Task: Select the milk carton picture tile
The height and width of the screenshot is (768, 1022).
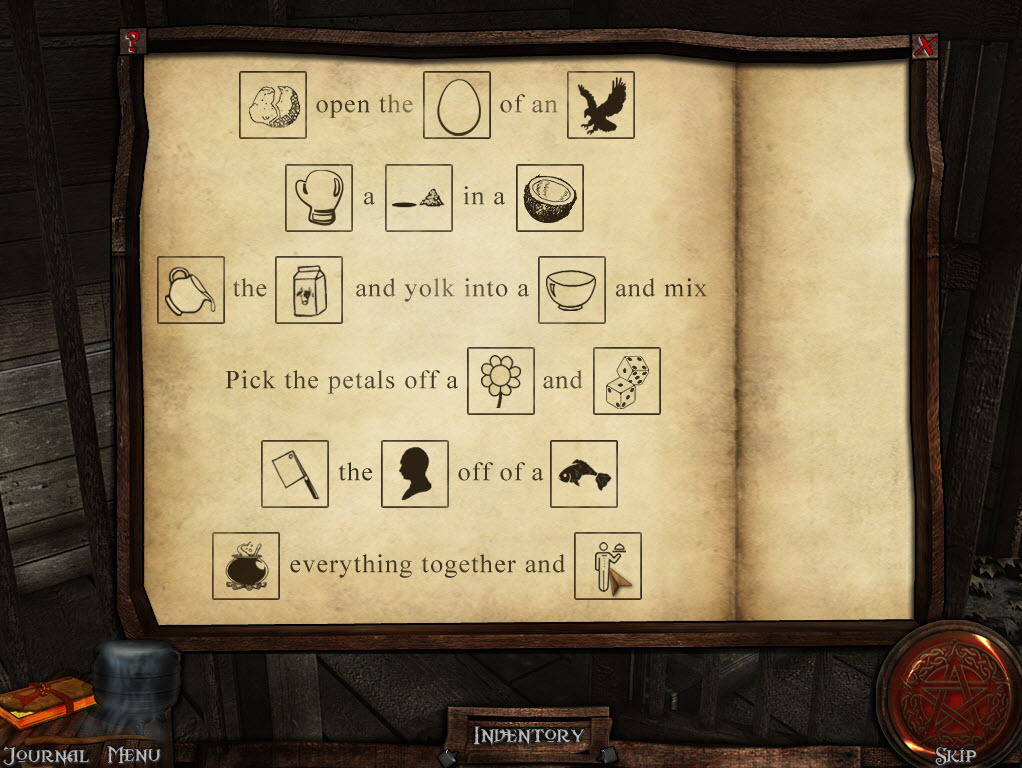Action: [309, 289]
